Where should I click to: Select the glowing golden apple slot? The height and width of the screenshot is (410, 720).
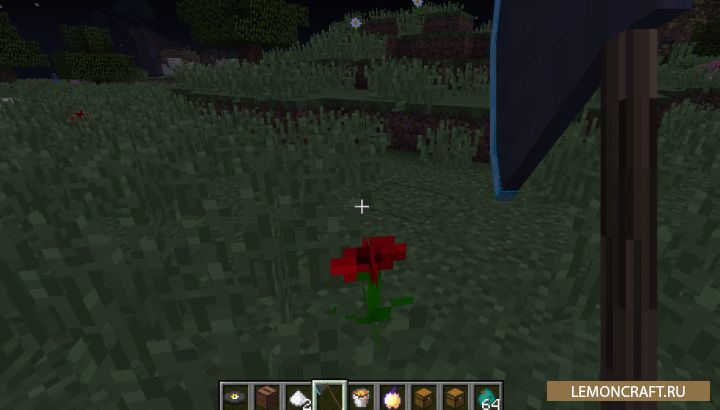(392, 396)
